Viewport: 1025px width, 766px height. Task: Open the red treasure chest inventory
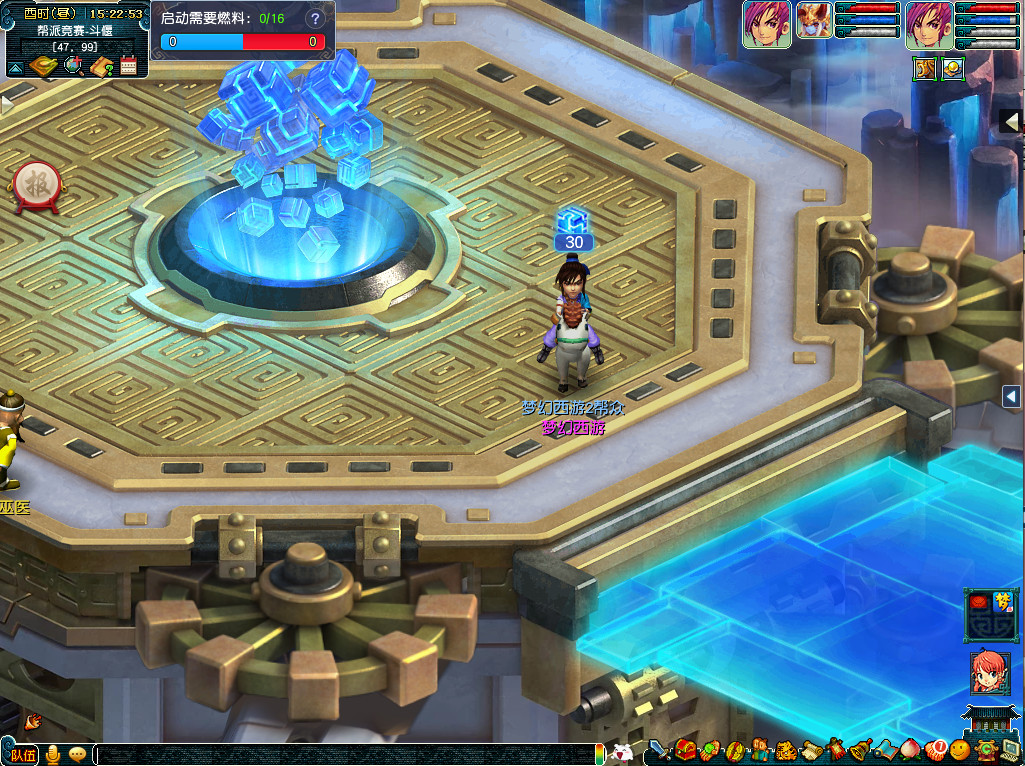[685, 749]
